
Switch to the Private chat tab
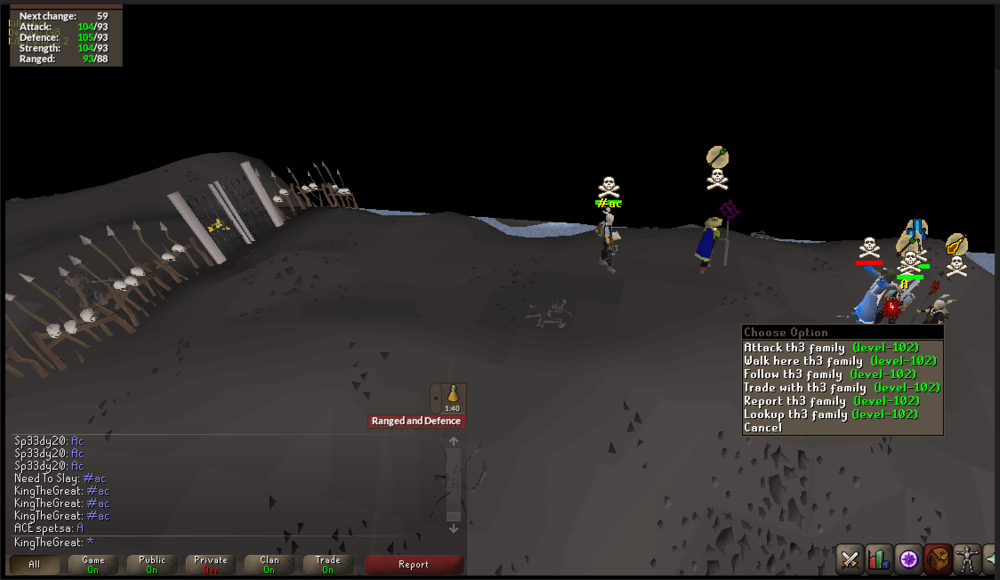tap(211, 564)
